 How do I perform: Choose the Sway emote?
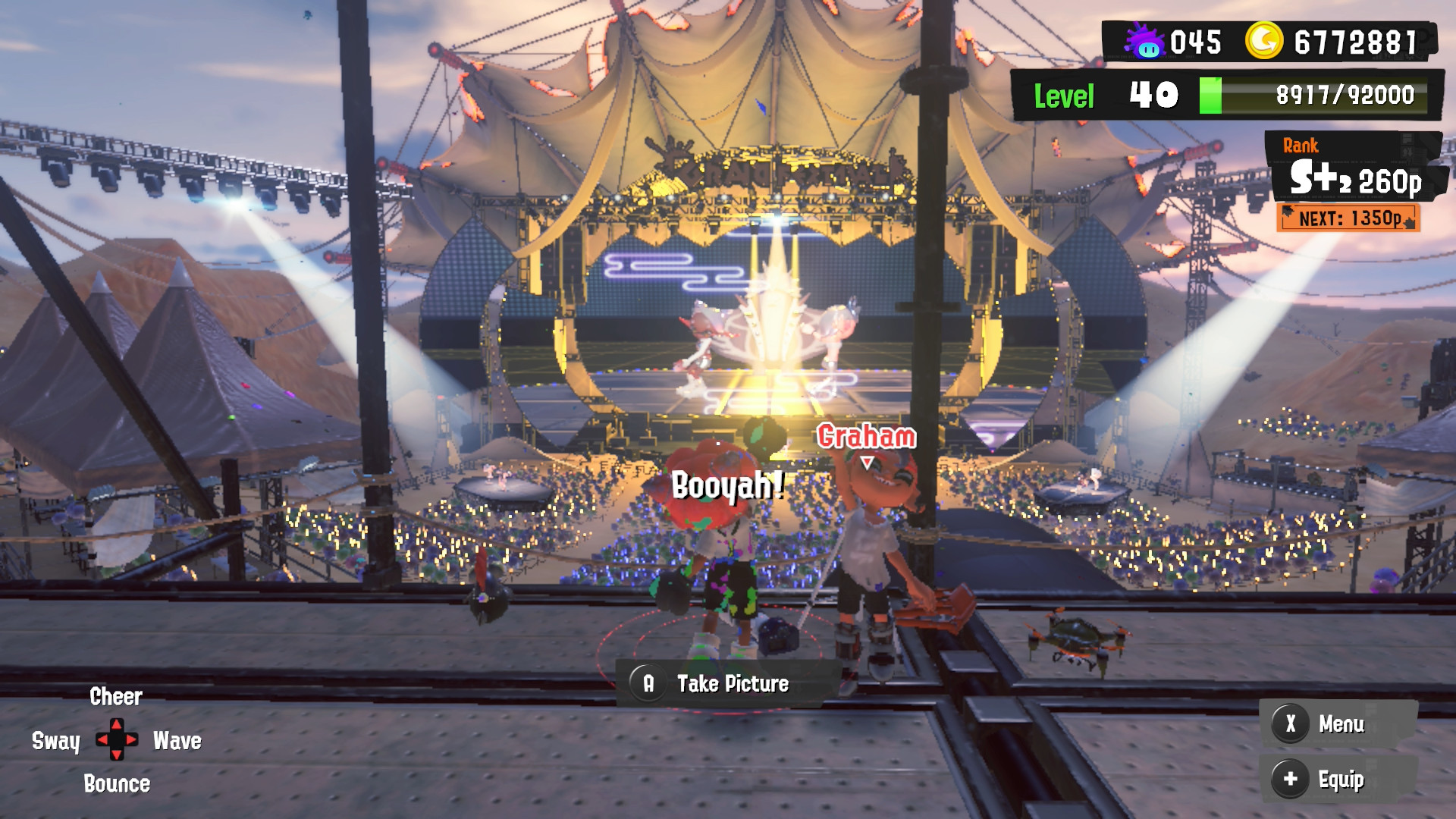[x=55, y=741]
